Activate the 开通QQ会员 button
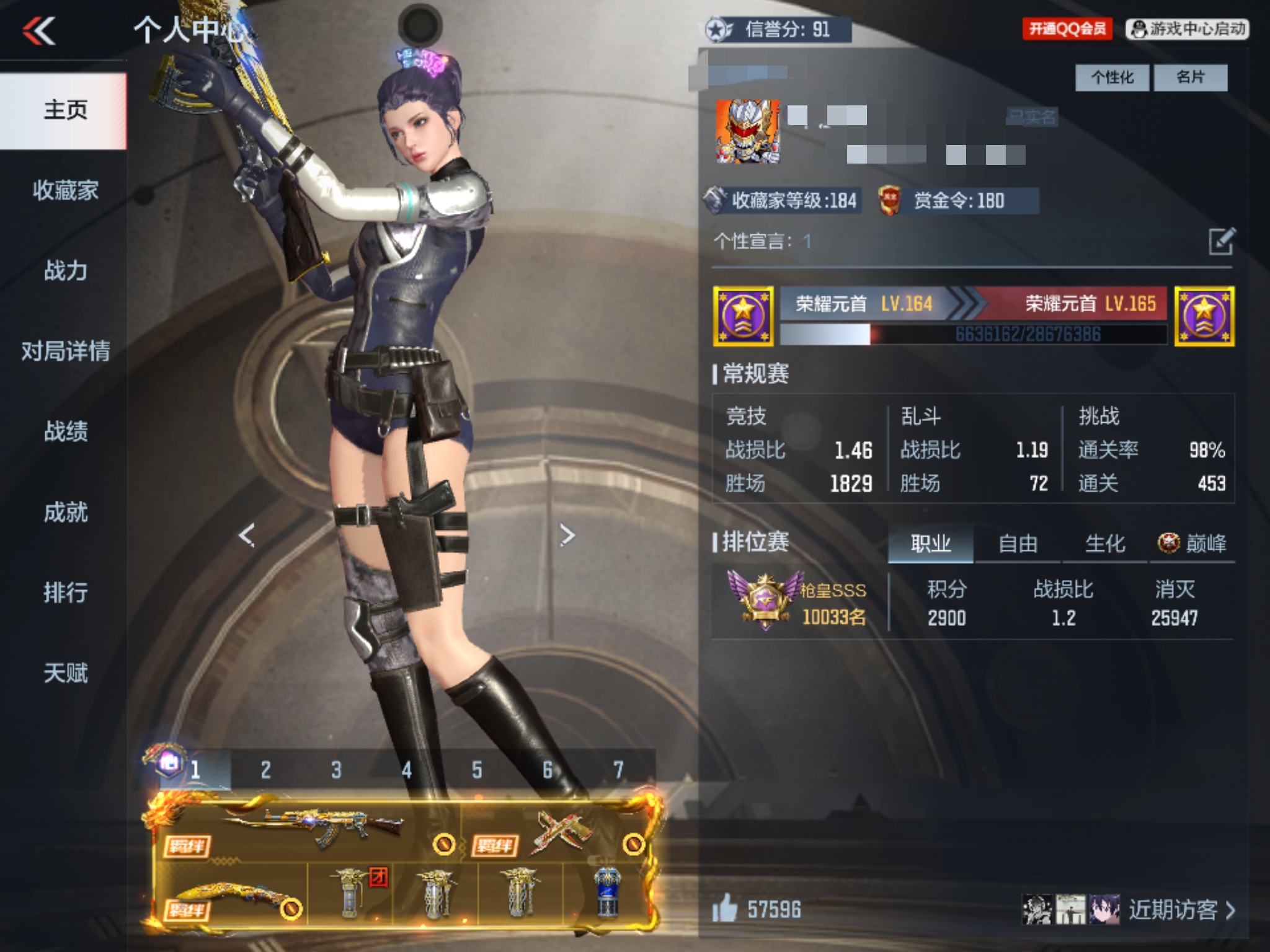The height and width of the screenshot is (952, 1270). point(1067,29)
